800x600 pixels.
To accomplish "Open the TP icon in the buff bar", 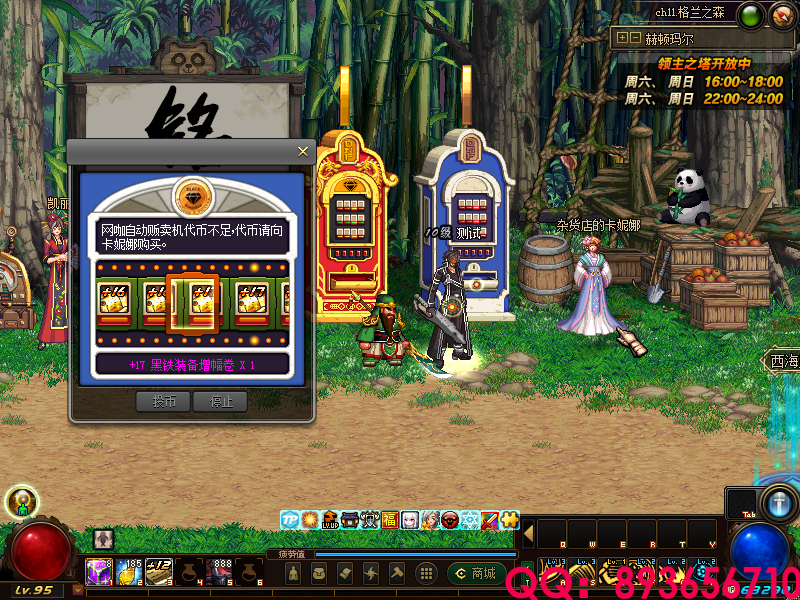I will [x=290, y=520].
